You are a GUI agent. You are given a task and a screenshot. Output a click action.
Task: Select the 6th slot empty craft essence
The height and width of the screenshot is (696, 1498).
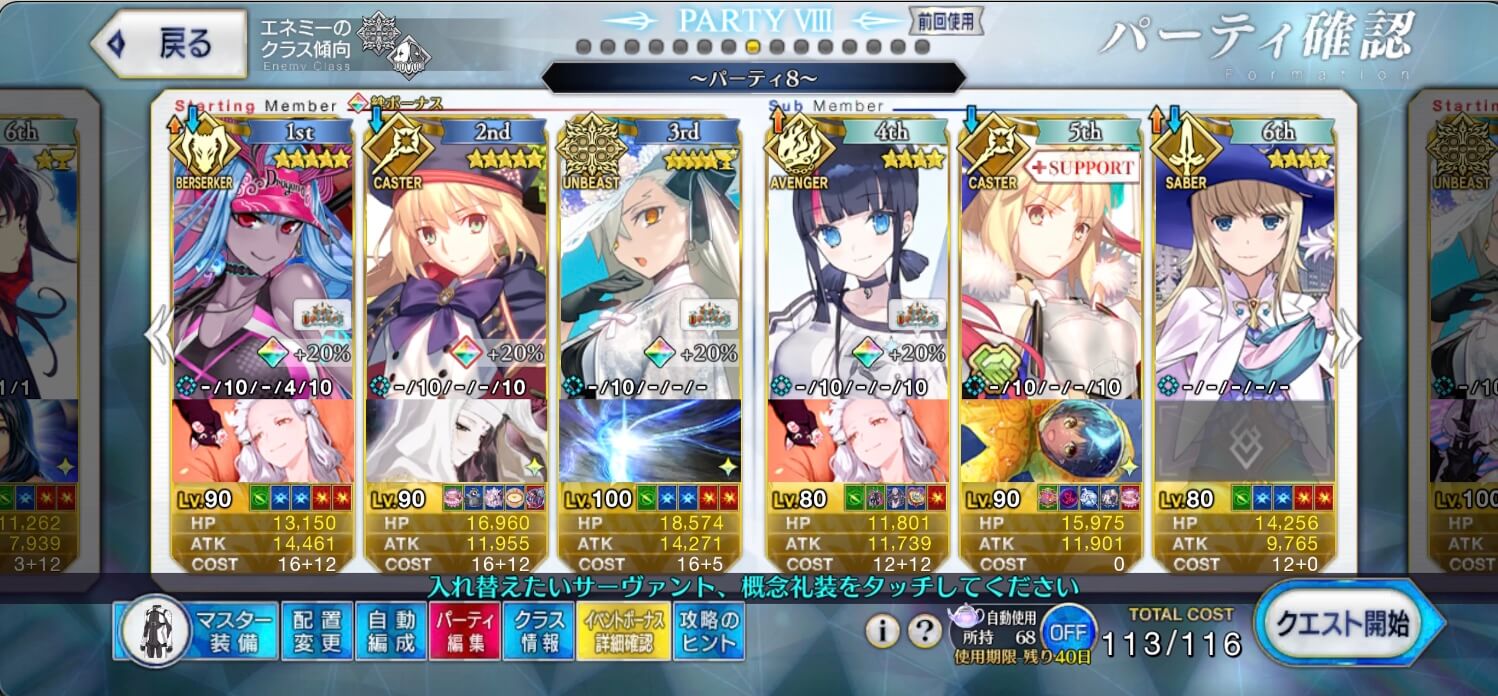coord(1245,440)
